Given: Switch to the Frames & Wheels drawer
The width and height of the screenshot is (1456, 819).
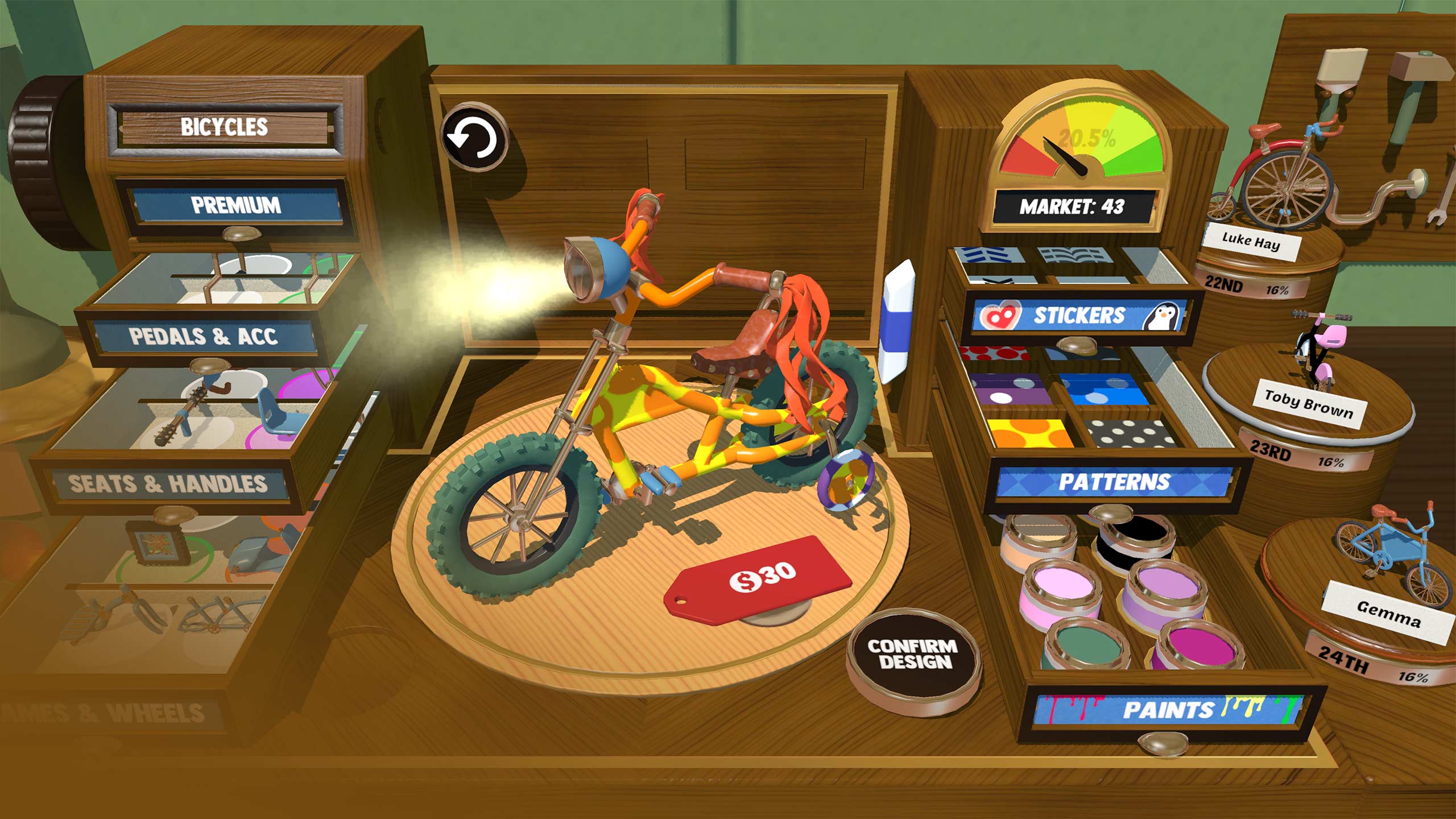Looking at the screenshot, I should coord(108,712).
